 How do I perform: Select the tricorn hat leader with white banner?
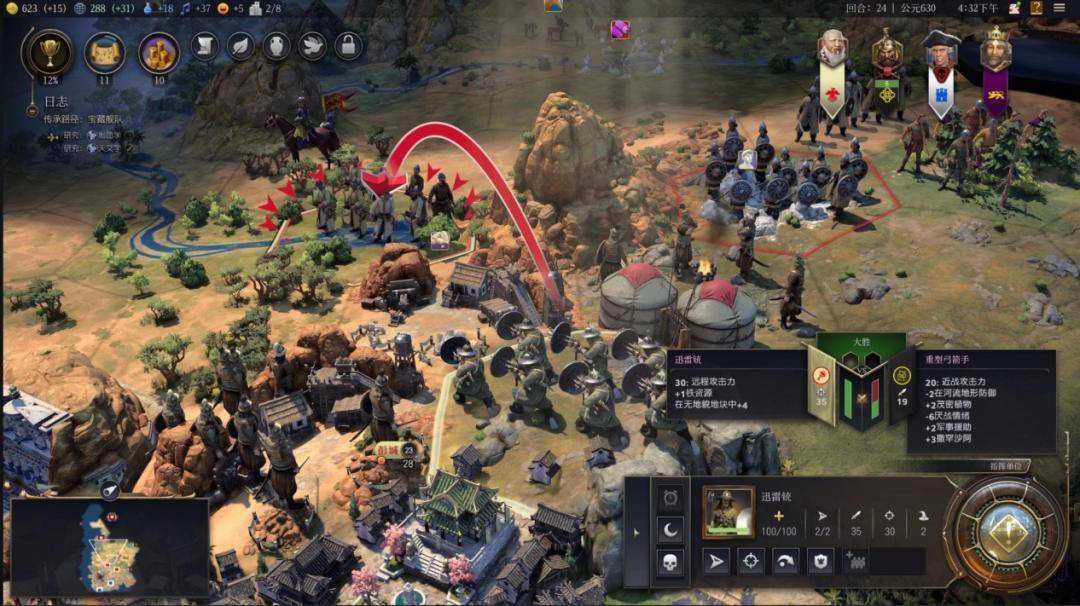[x=940, y=48]
